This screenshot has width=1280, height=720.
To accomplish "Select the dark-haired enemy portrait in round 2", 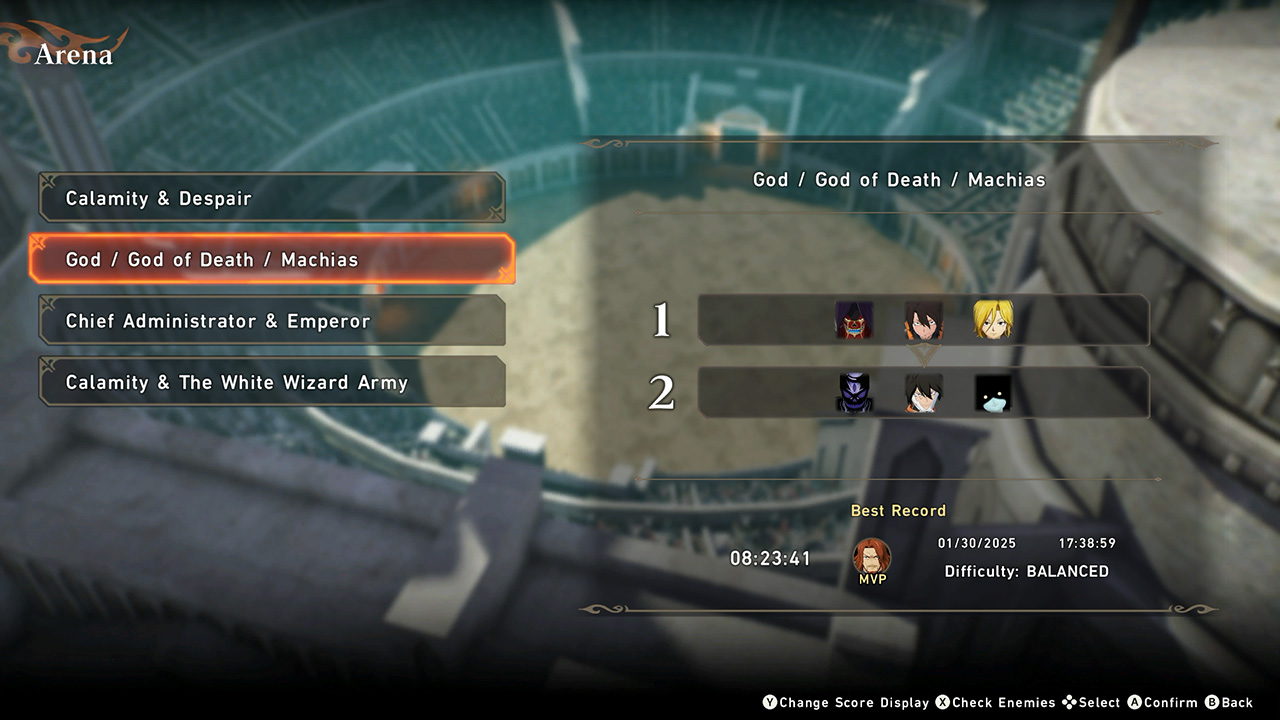I will (924, 393).
